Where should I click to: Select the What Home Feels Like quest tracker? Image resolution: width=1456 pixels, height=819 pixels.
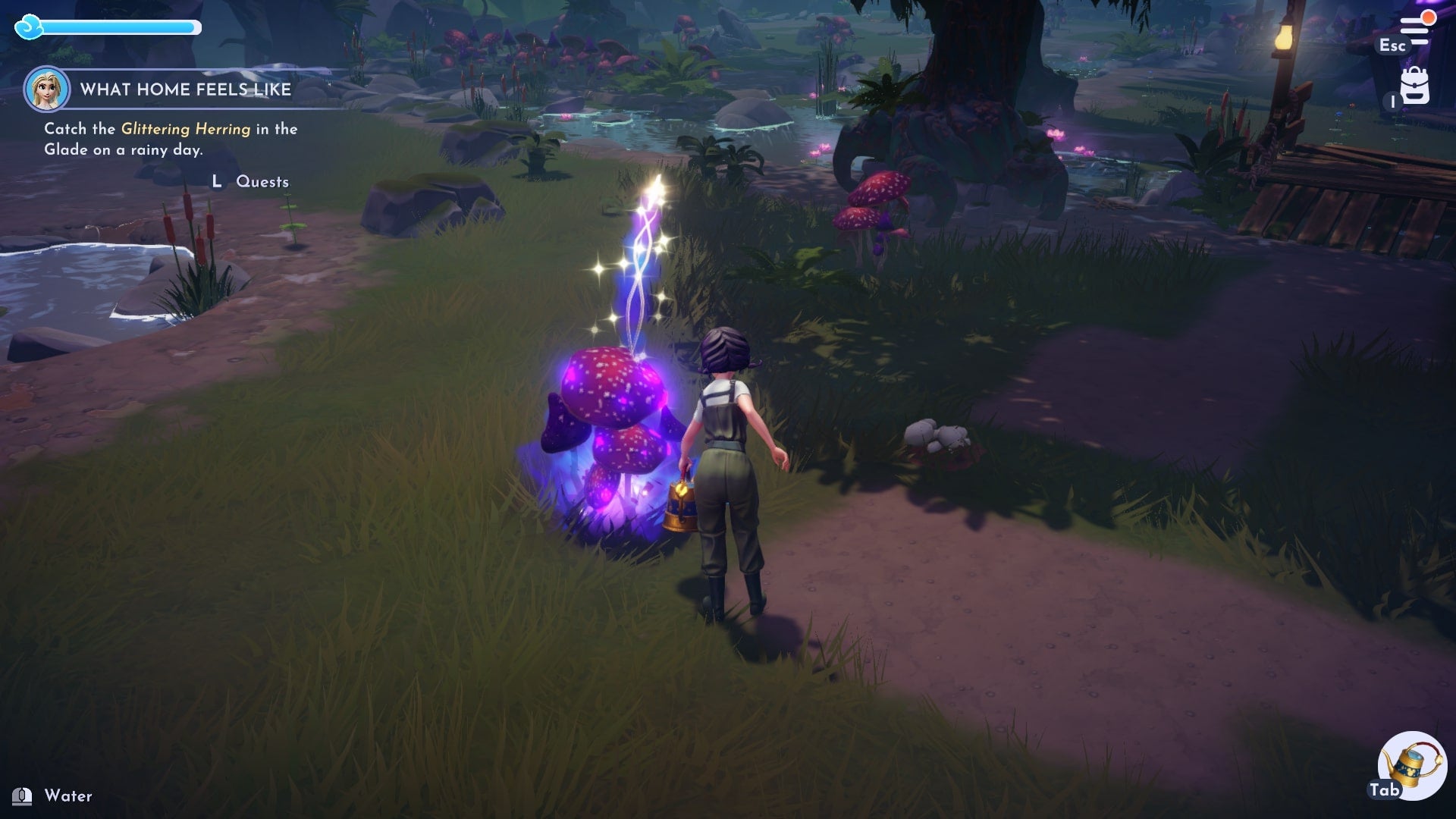186,89
